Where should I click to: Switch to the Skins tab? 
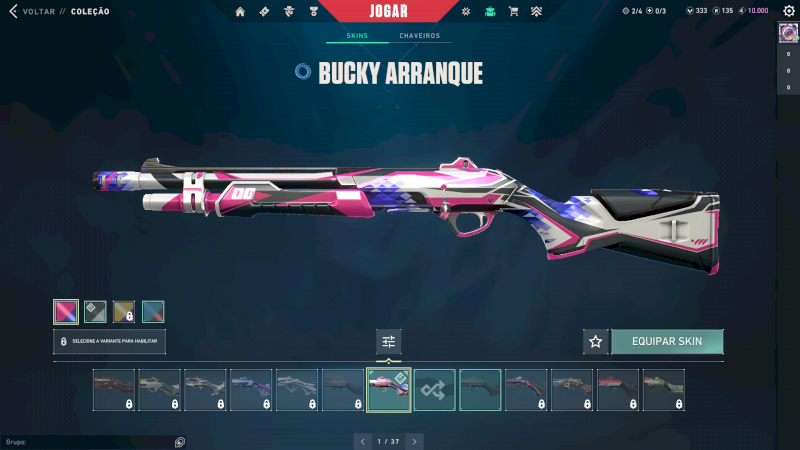[x=357, y=36]
